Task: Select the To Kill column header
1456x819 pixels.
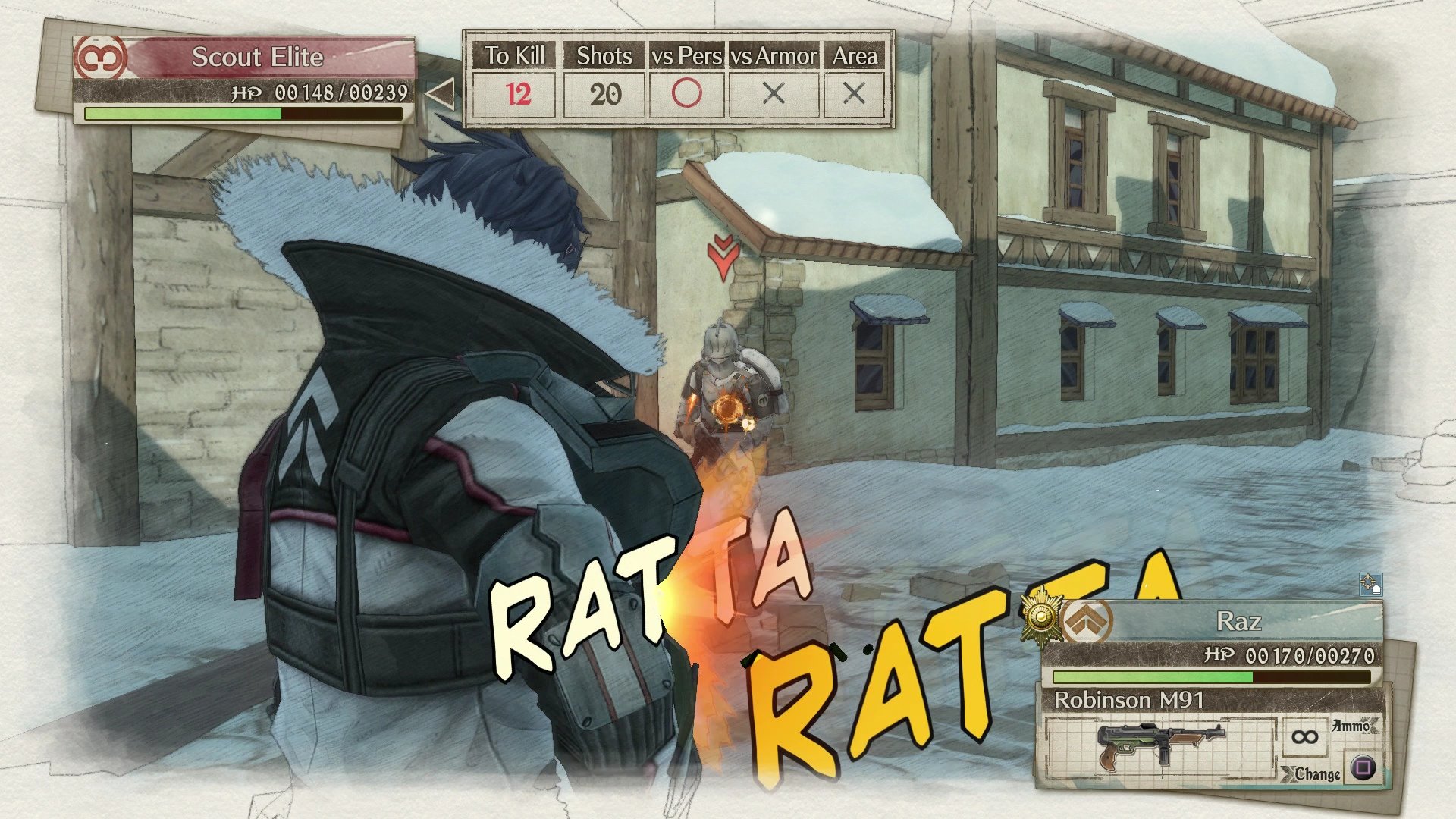Action: 516,55
